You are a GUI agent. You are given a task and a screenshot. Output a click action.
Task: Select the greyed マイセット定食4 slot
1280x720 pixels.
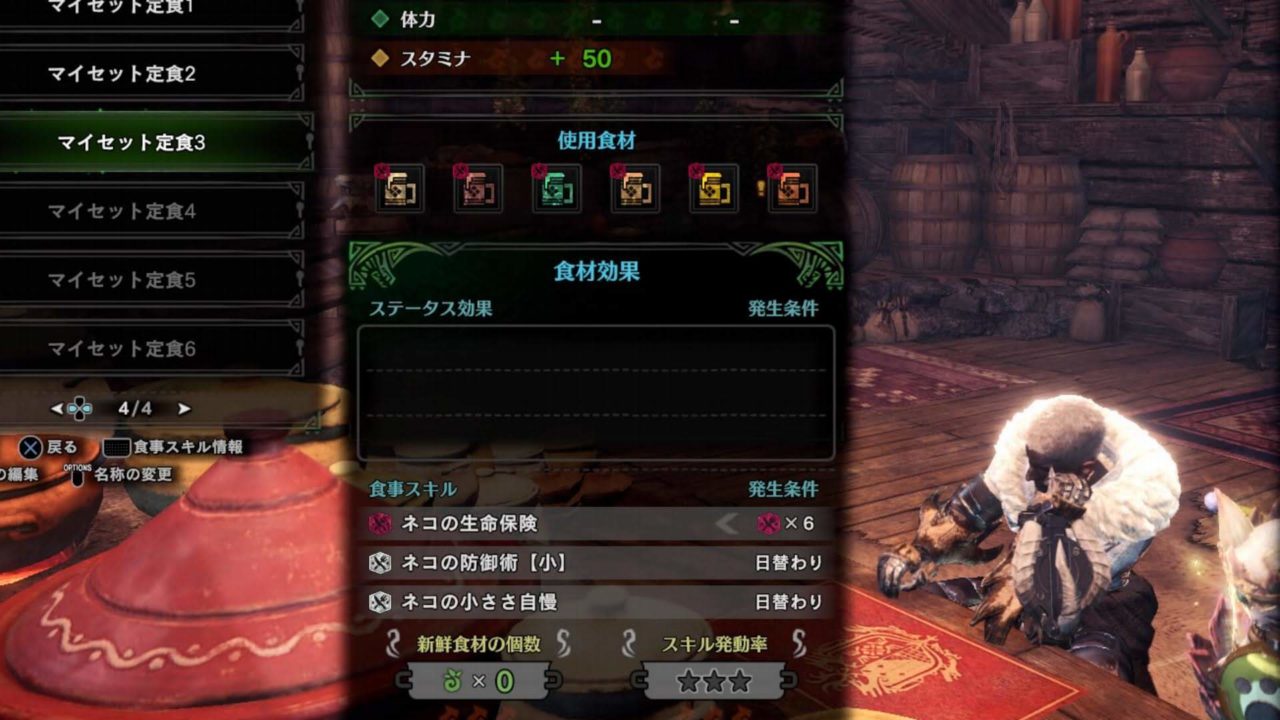[122, 211]
